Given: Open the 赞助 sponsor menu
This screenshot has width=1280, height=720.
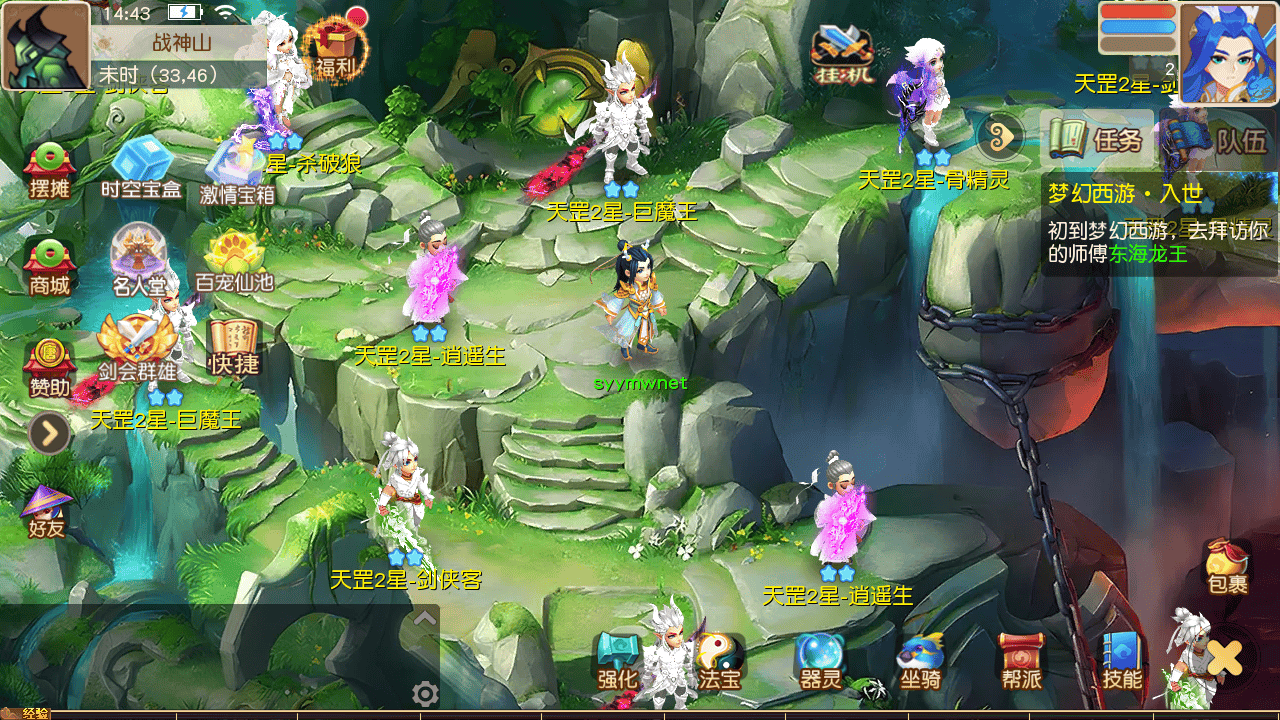Looking at the screenshot, I should pos(49,366).
